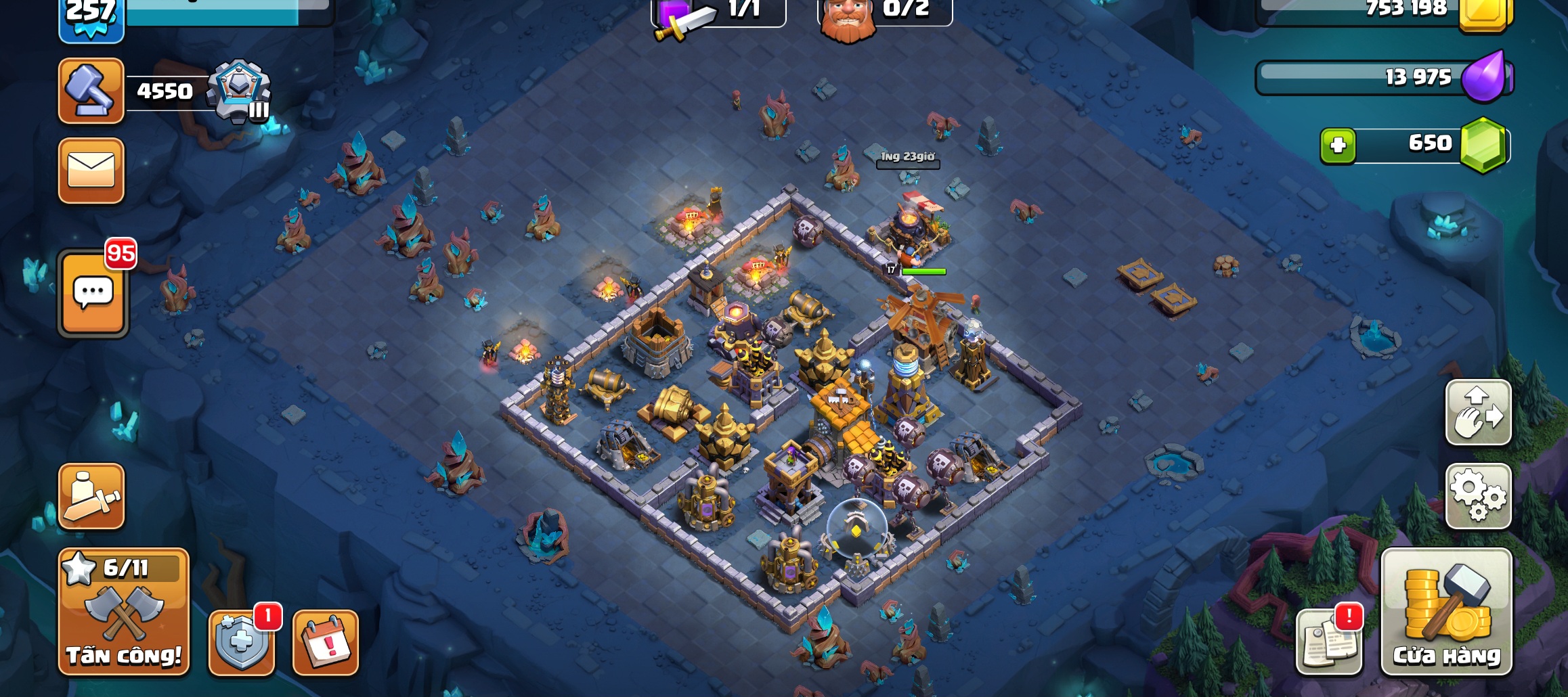Tap the player level 257 badge
1568x697 pixels.
tap(91, 19)
